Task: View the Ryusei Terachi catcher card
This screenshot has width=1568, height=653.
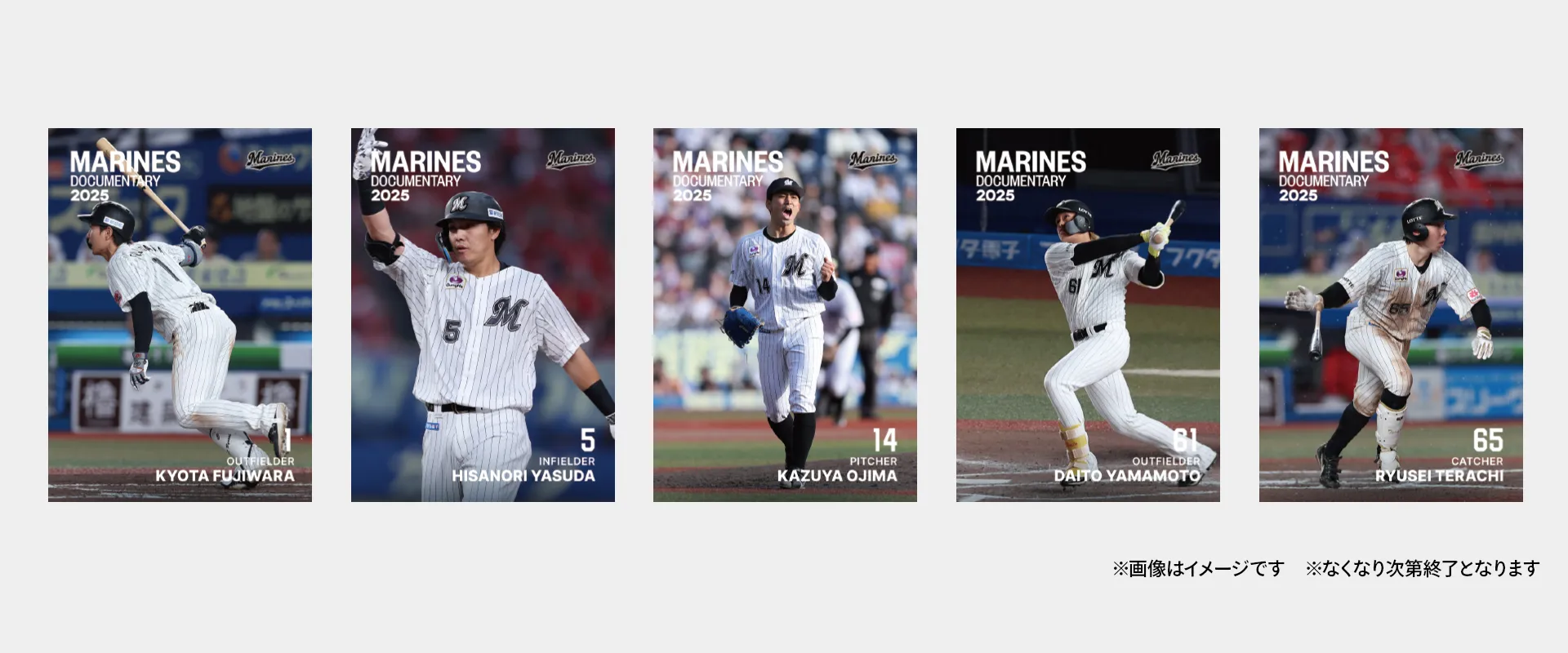Action: point(1391,314)
